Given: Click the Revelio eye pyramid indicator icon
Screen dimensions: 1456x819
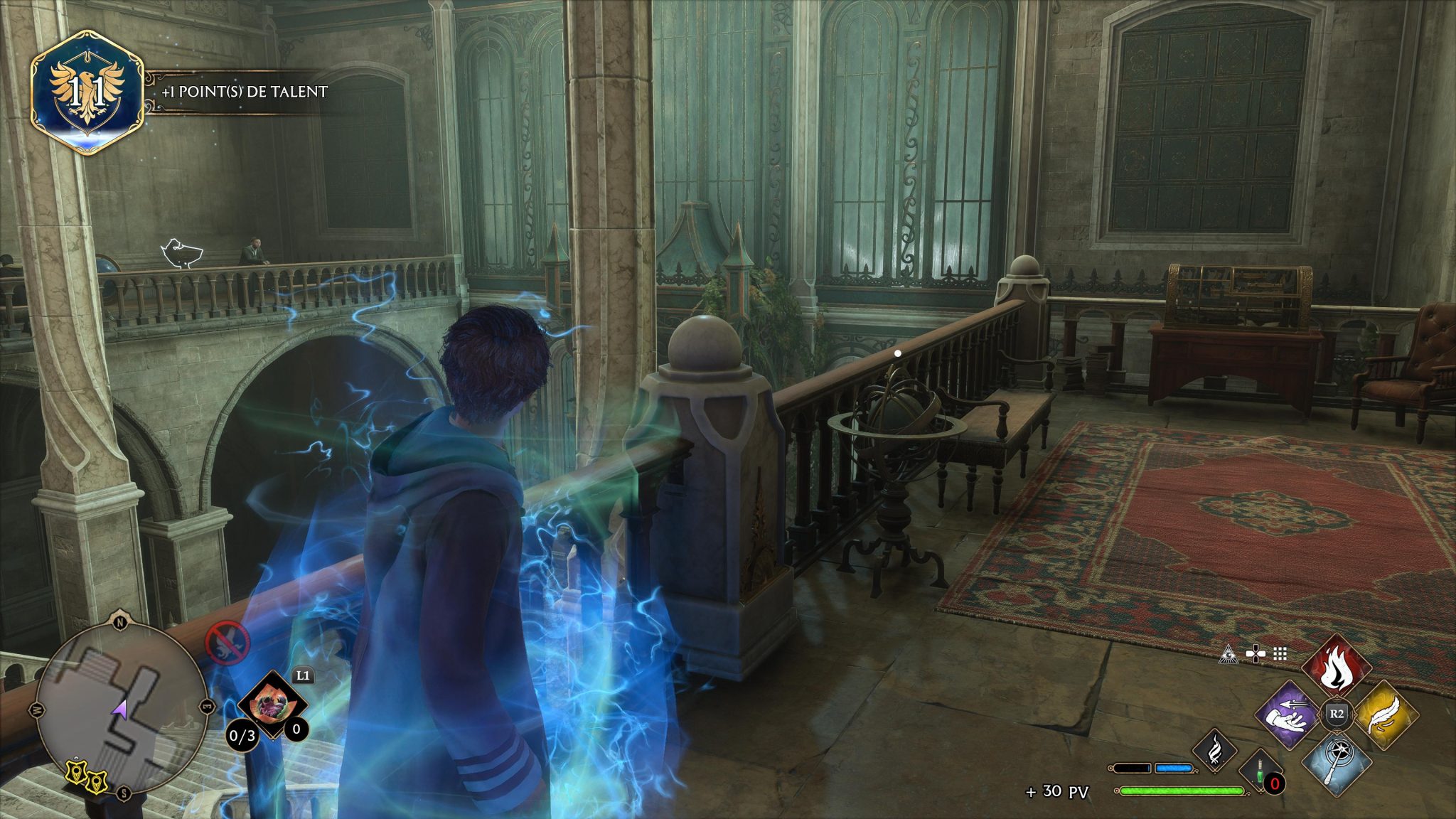Looking at the screenshot, I should click(1229, 655).
